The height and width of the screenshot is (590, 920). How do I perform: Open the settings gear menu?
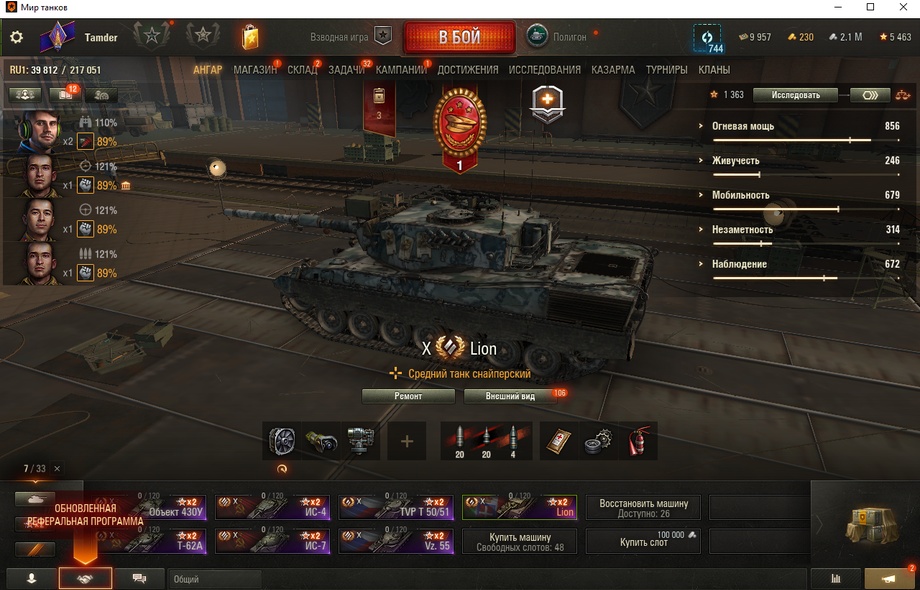[16, 38]
